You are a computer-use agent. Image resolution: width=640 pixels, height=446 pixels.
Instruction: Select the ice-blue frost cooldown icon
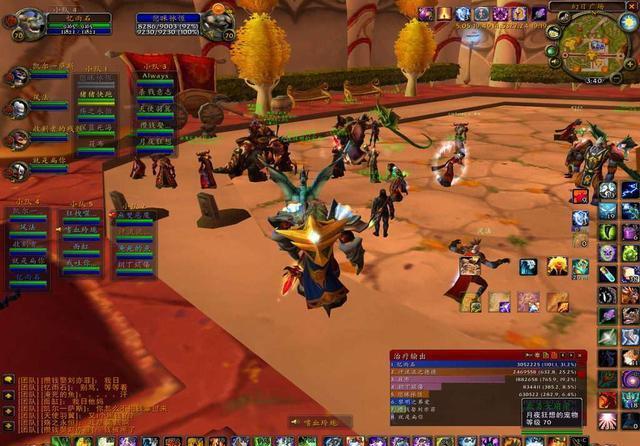tap(527, 266)
